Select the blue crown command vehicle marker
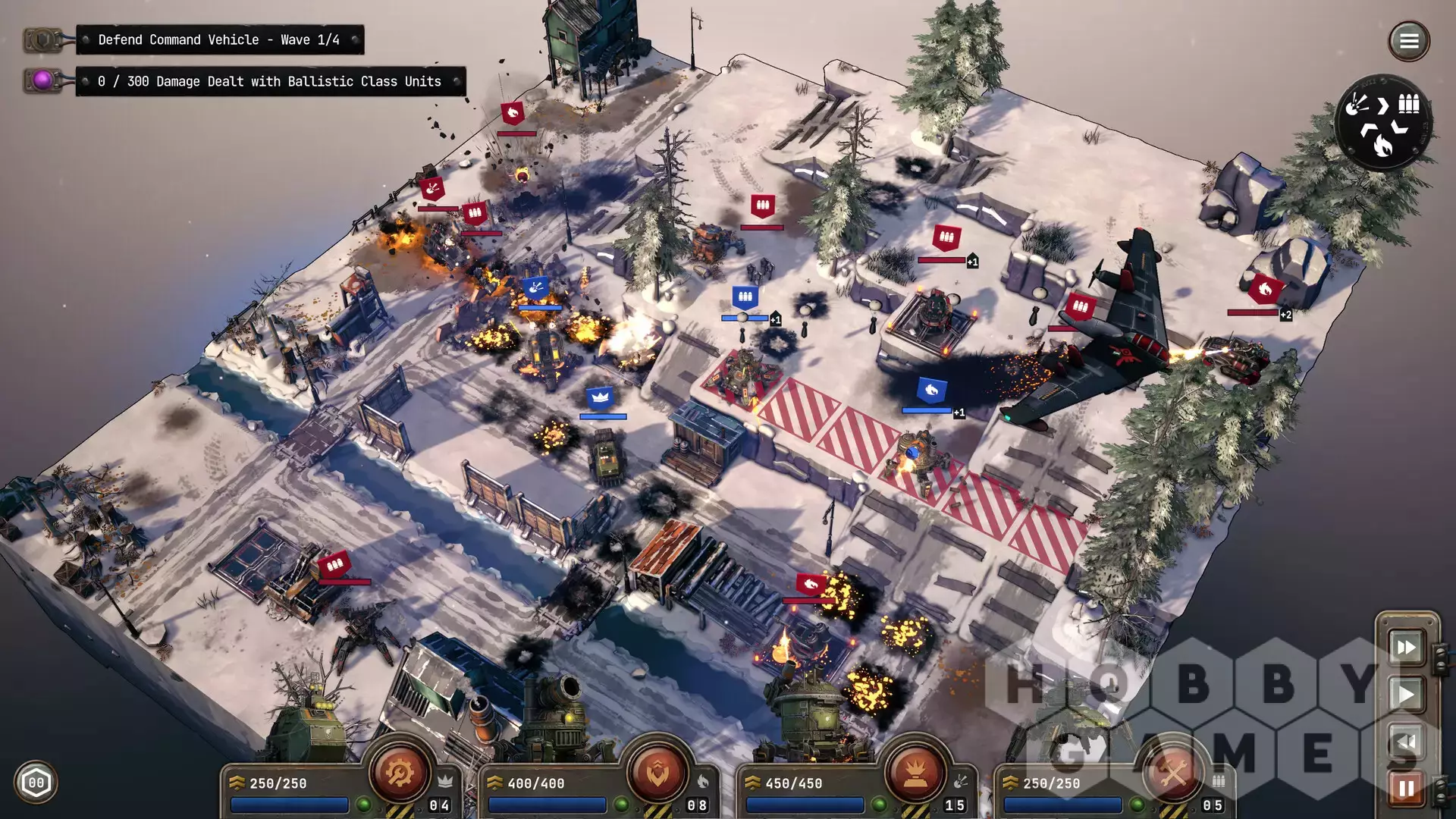Image resolution: width=1456 pixels, height=819 pixels. pyautogui.click(x=600, y=397)
